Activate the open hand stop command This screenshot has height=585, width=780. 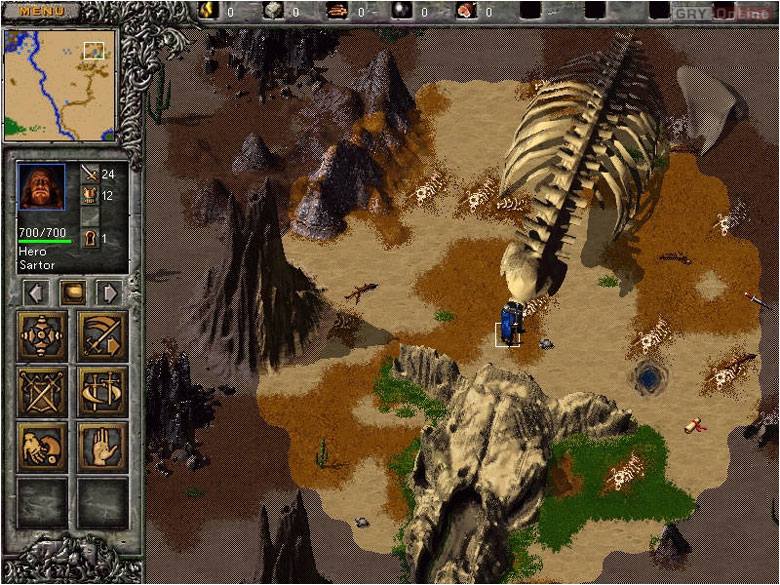pos(103,447)
